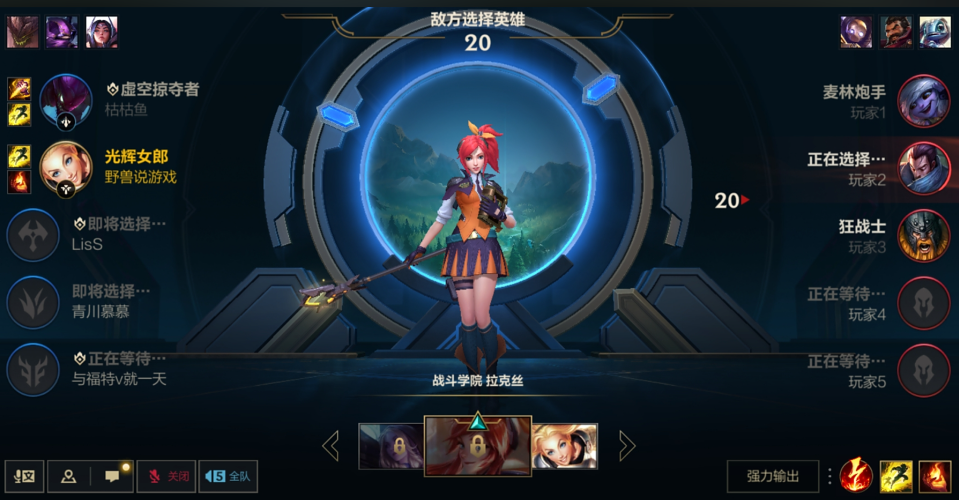Change the yellow Flash summoner spell
This screenshot has height=500, width=959.
click(x=895, y=476)
